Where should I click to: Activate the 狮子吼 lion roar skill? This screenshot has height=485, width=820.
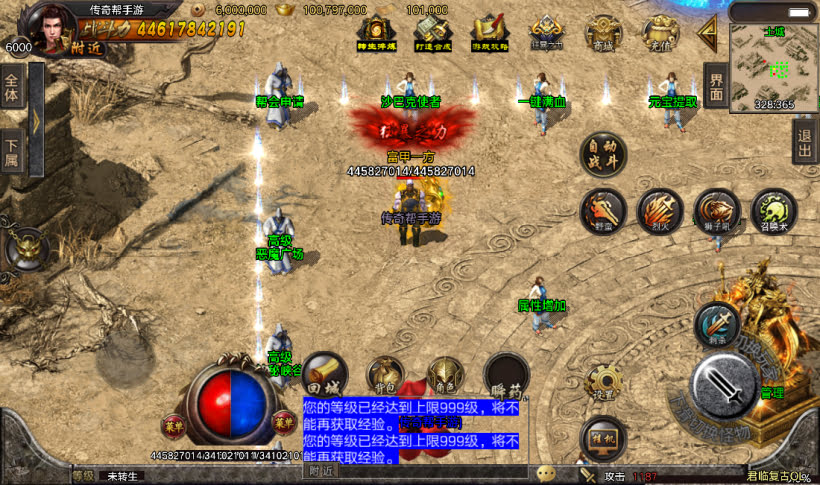717,211
